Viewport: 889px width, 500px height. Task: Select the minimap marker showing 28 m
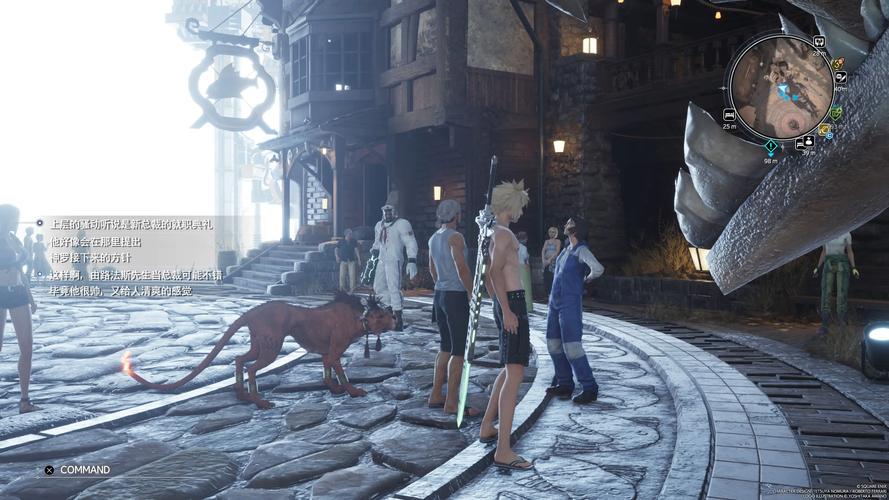tap(819, 42)
